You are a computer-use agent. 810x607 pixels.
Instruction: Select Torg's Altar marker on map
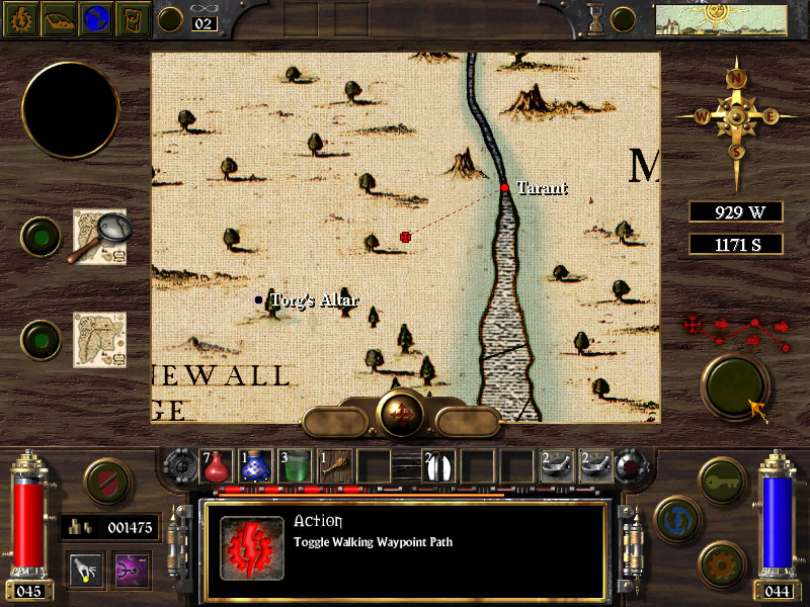[x=259, y=299]
